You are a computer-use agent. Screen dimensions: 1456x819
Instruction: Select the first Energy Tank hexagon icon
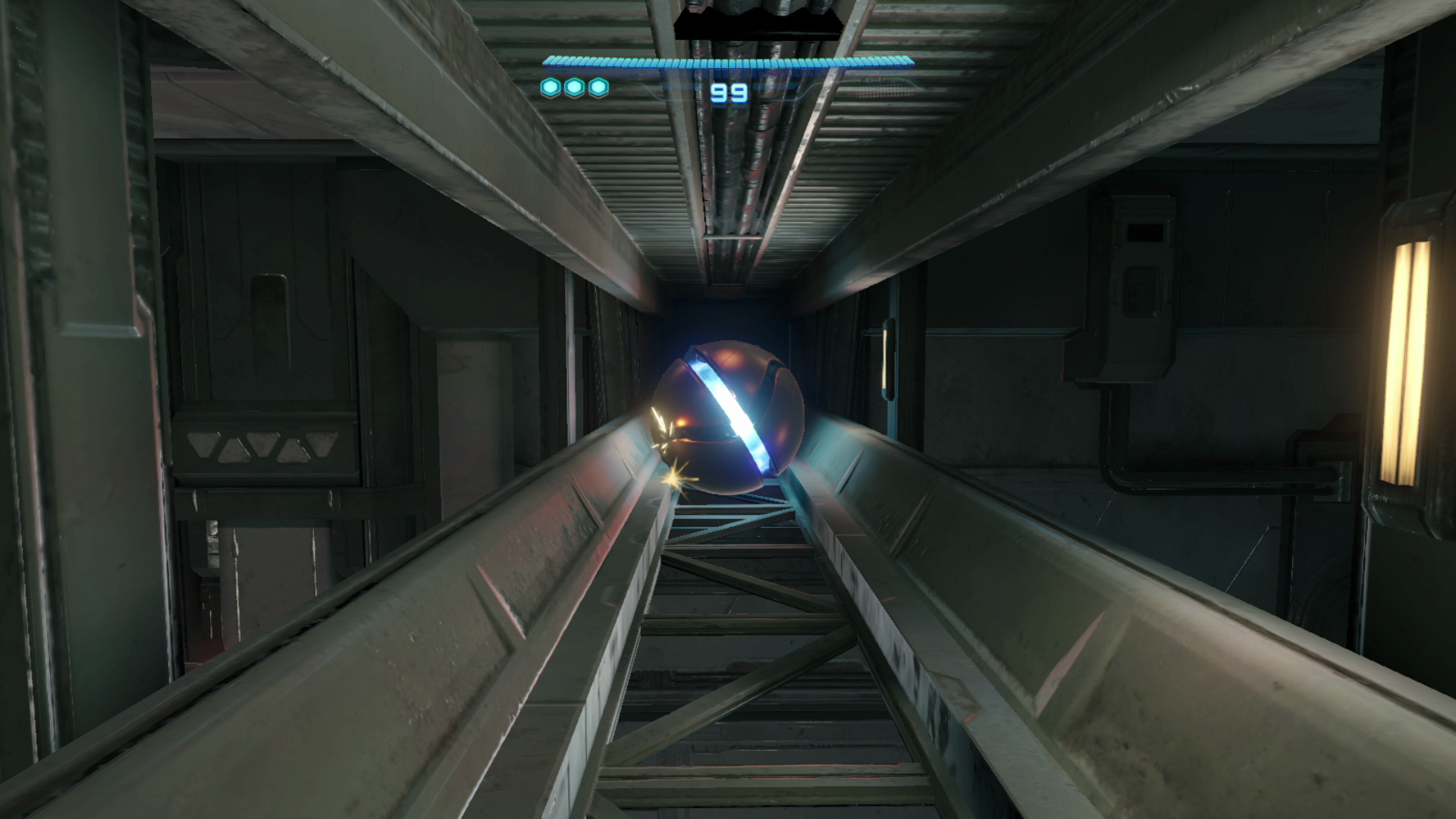550,87
